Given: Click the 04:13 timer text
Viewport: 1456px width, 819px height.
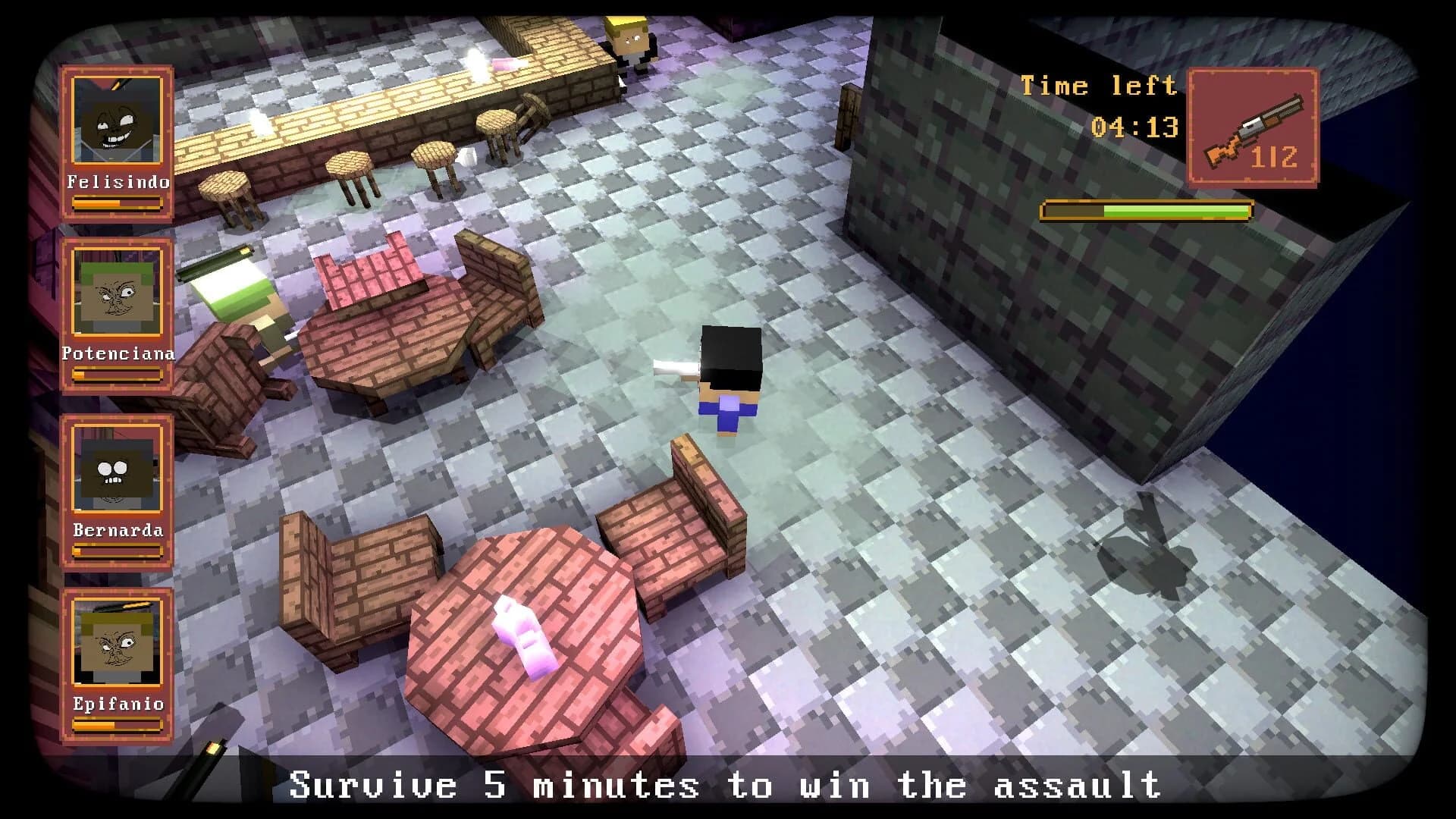Looking at the screenshot, I should pos(1137,127).
